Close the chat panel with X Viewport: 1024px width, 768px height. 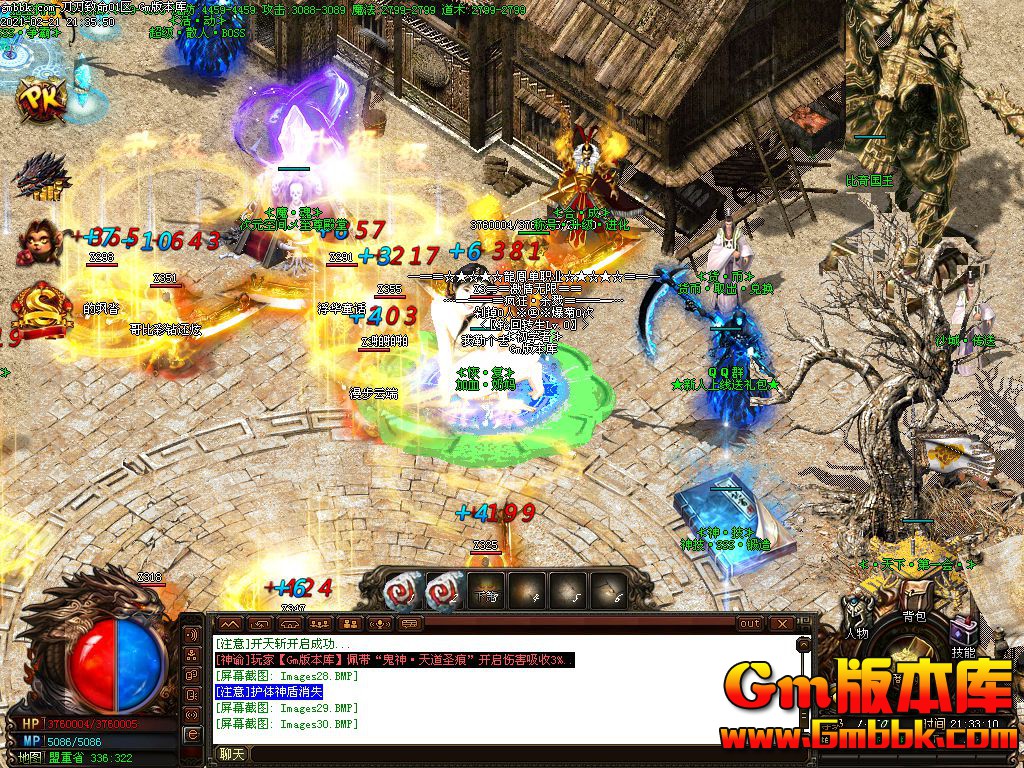coord(781,624)
